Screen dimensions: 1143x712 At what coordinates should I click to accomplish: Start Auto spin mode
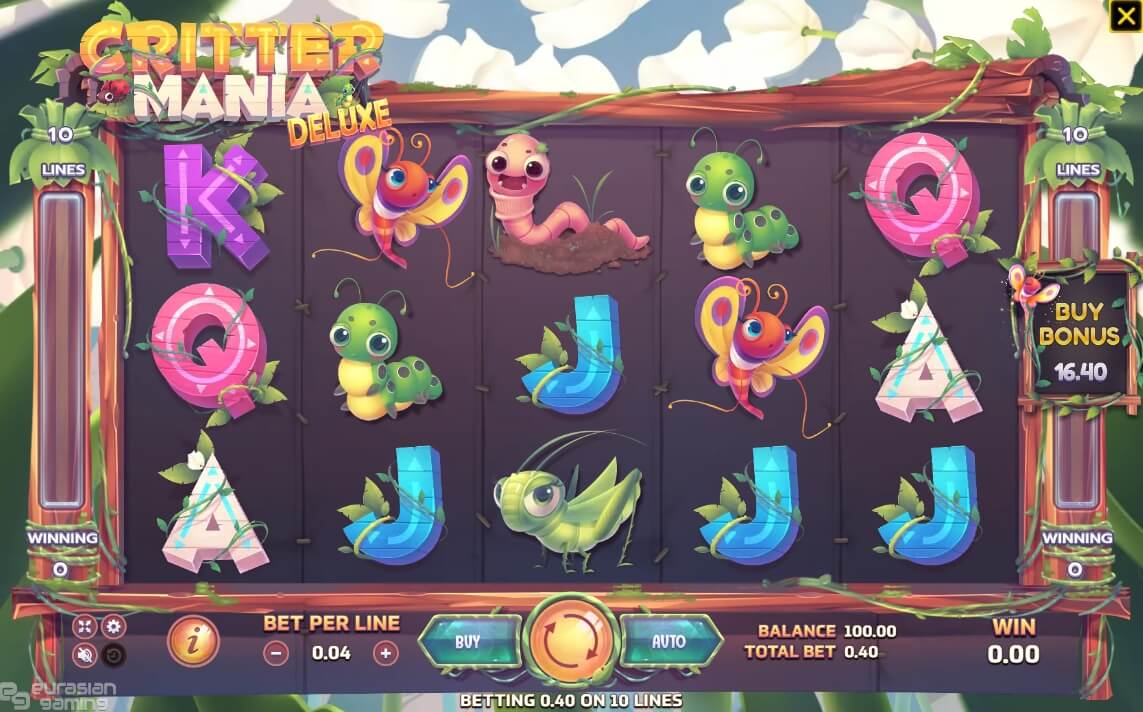(x=669, y=642)
